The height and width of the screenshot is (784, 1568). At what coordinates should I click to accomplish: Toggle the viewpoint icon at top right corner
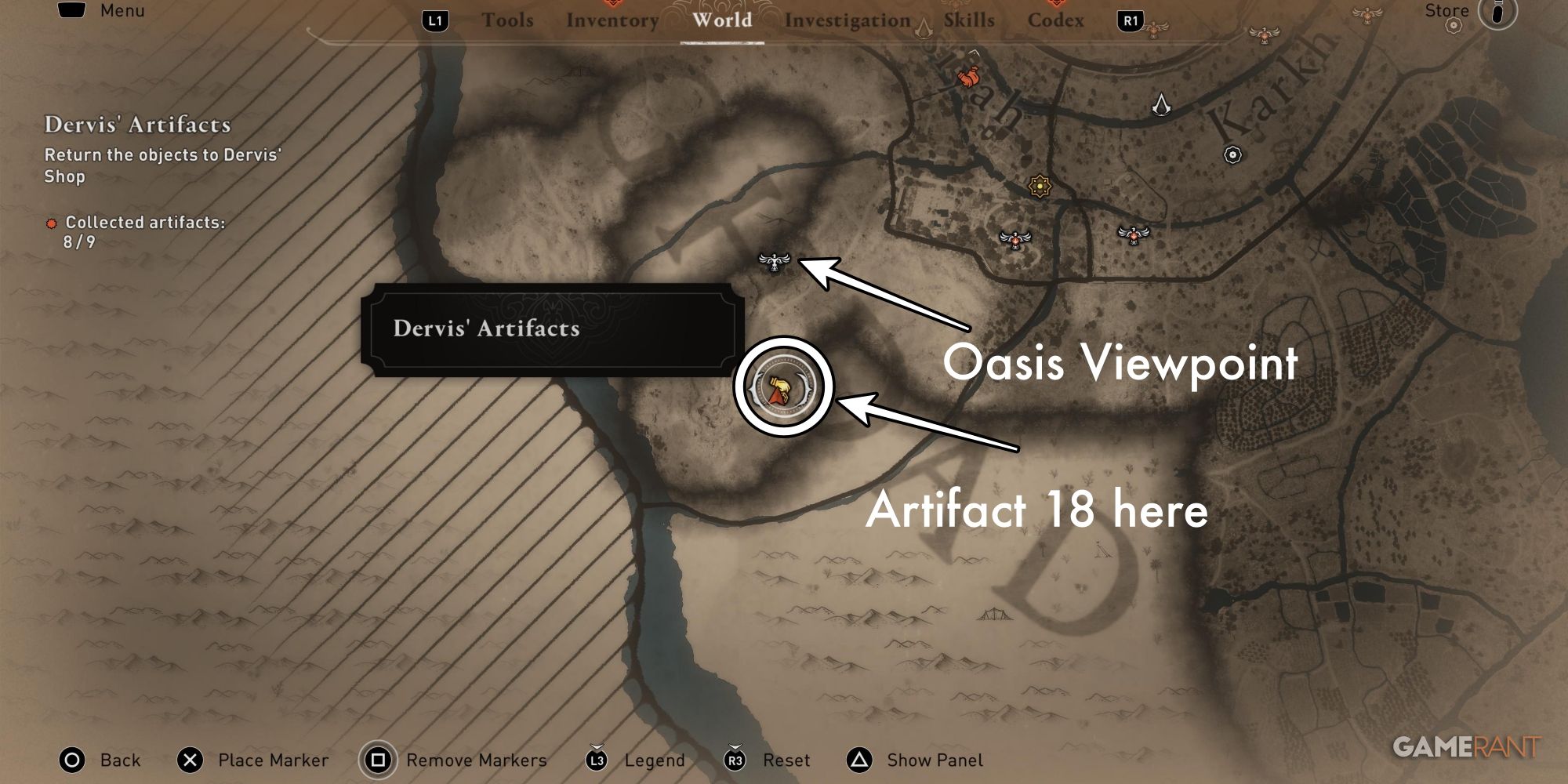click(x=1367, y=15)
